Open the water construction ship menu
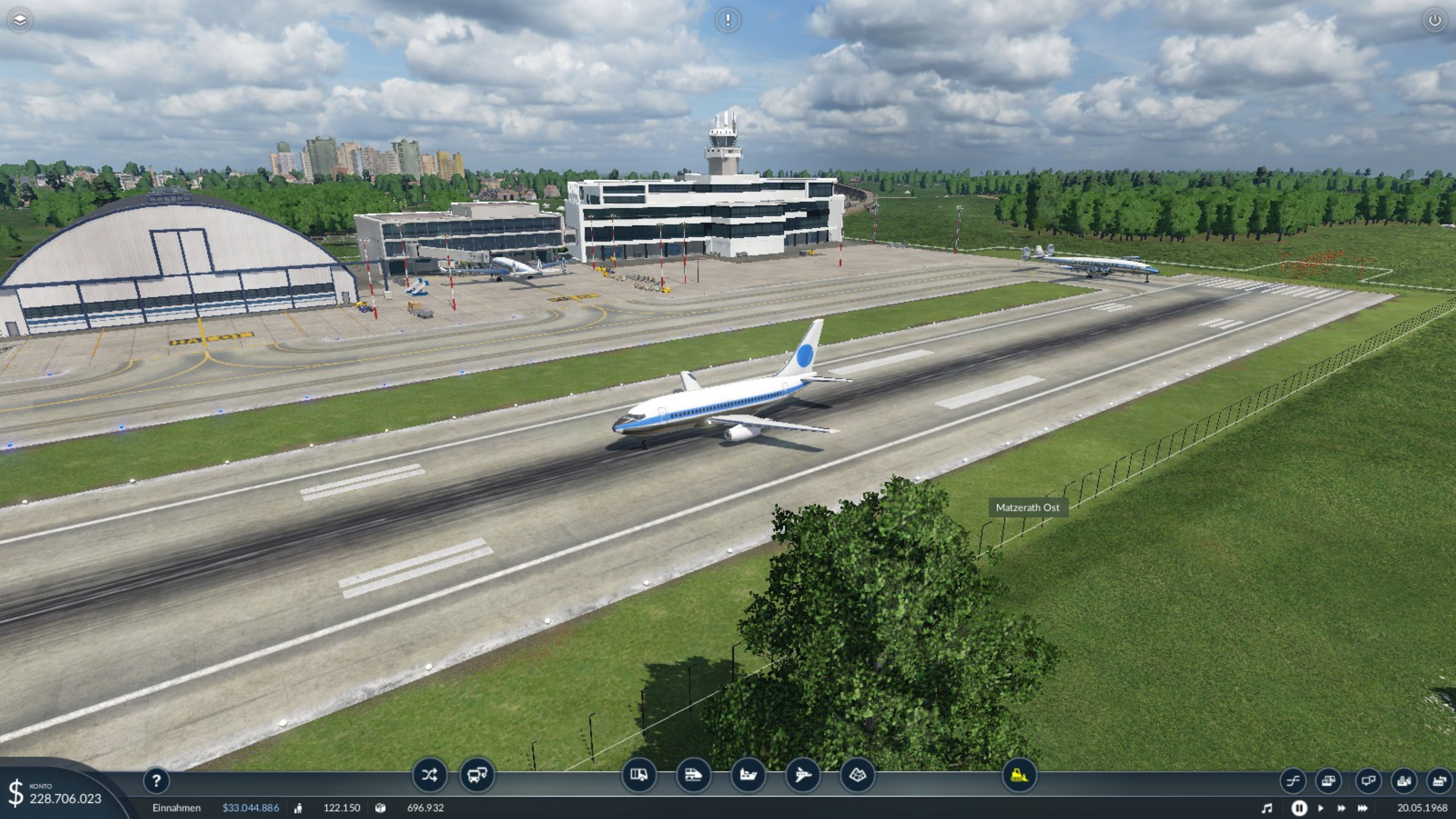The image size is (1456, 819). pos(748,775)
